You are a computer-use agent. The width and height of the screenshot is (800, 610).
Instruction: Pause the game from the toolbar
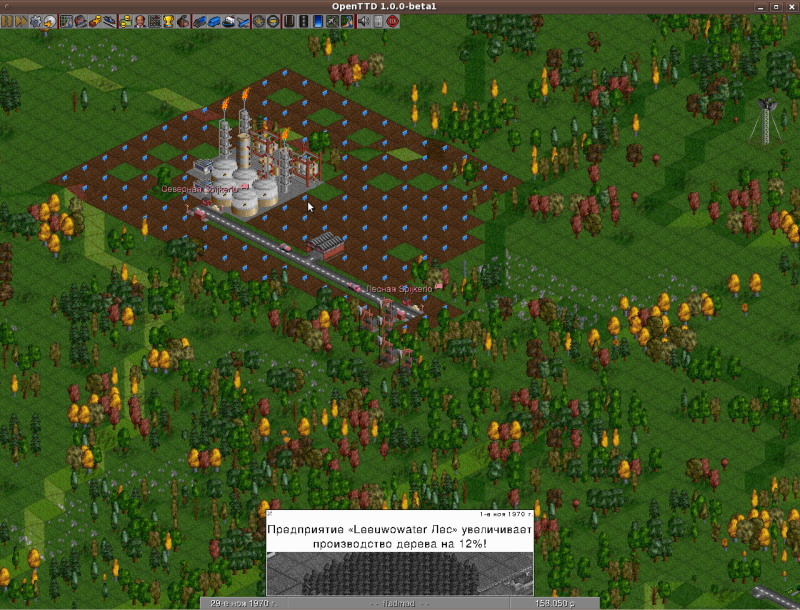(x=7, y=20)
